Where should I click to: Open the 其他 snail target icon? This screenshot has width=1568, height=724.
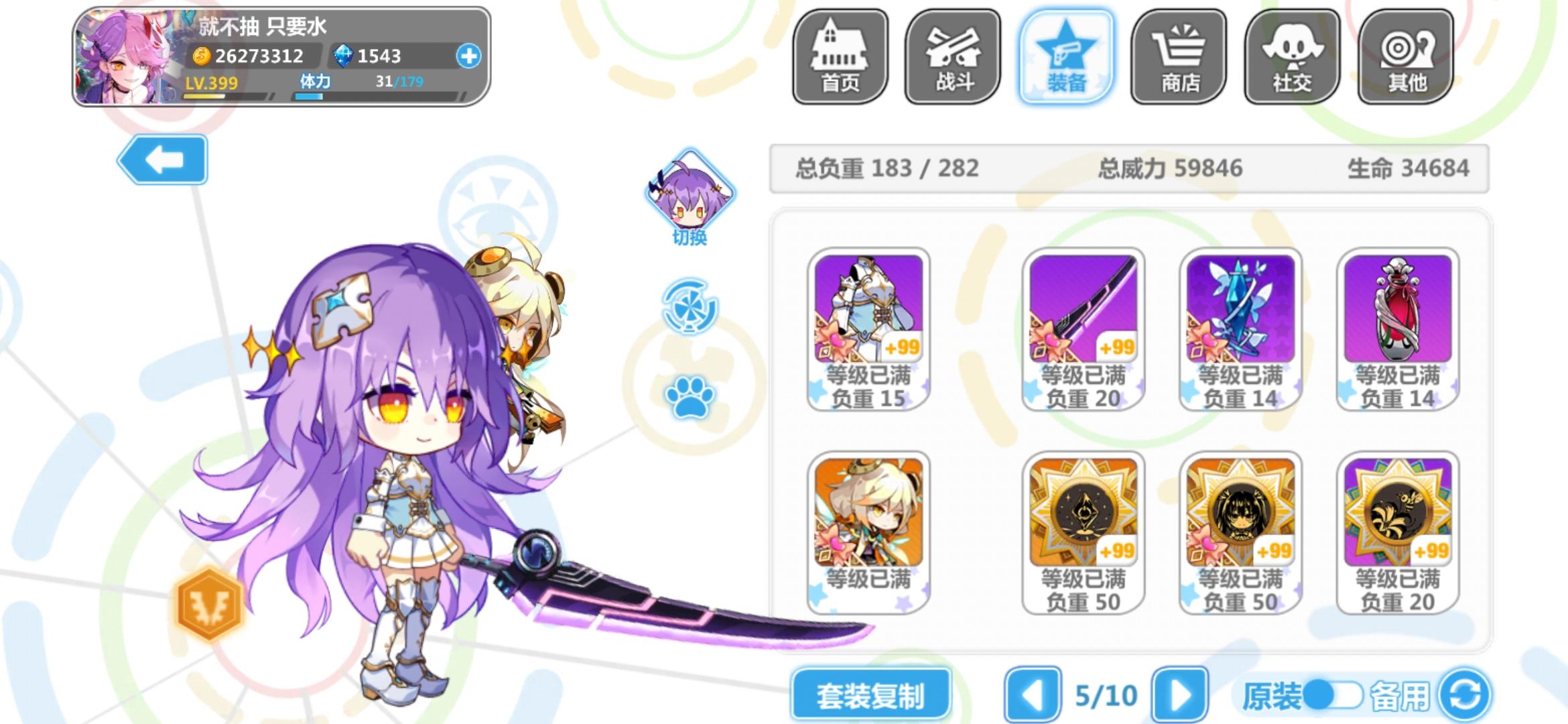1405,57
